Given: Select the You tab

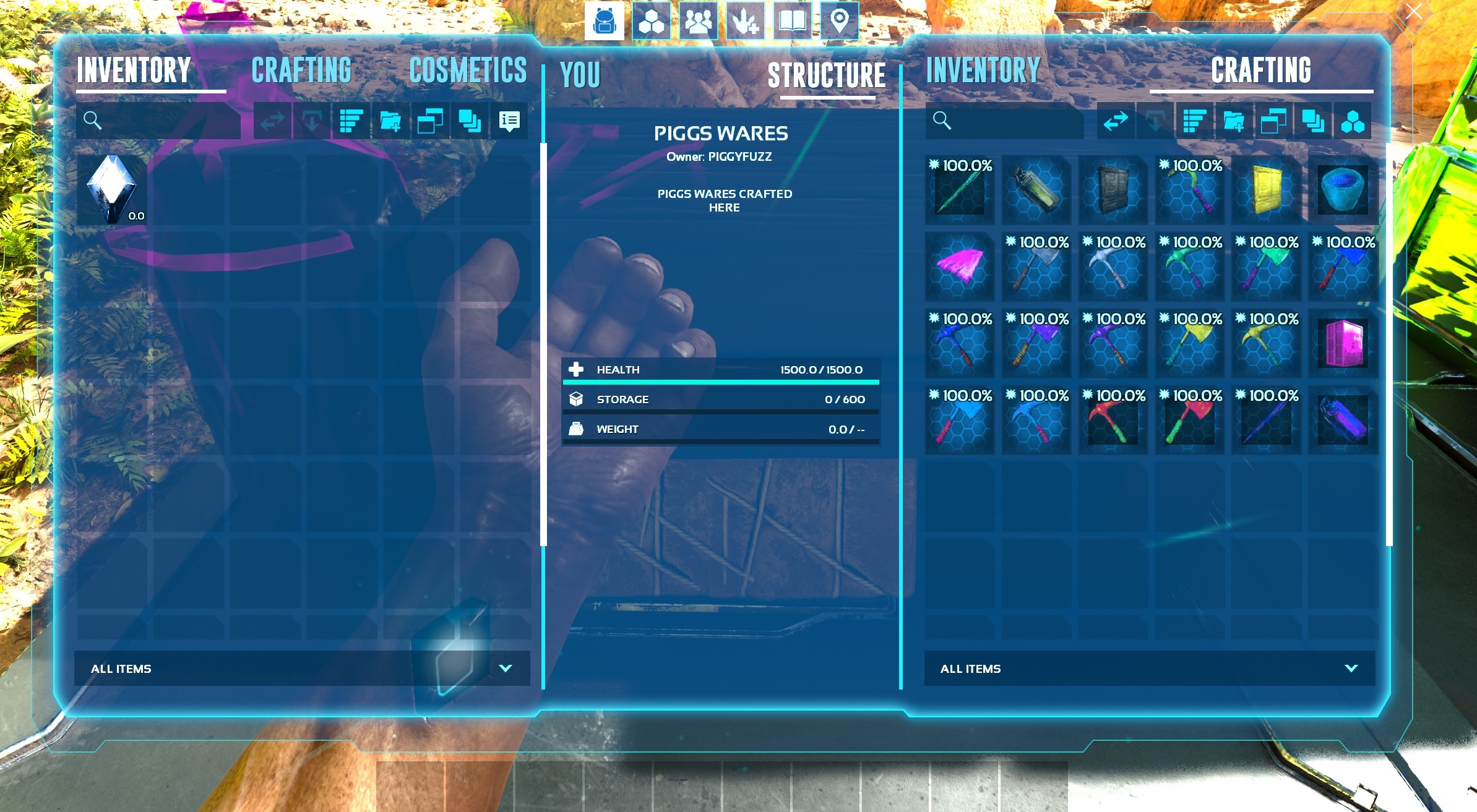Looking at the screenshot, I should pos(580,75).
